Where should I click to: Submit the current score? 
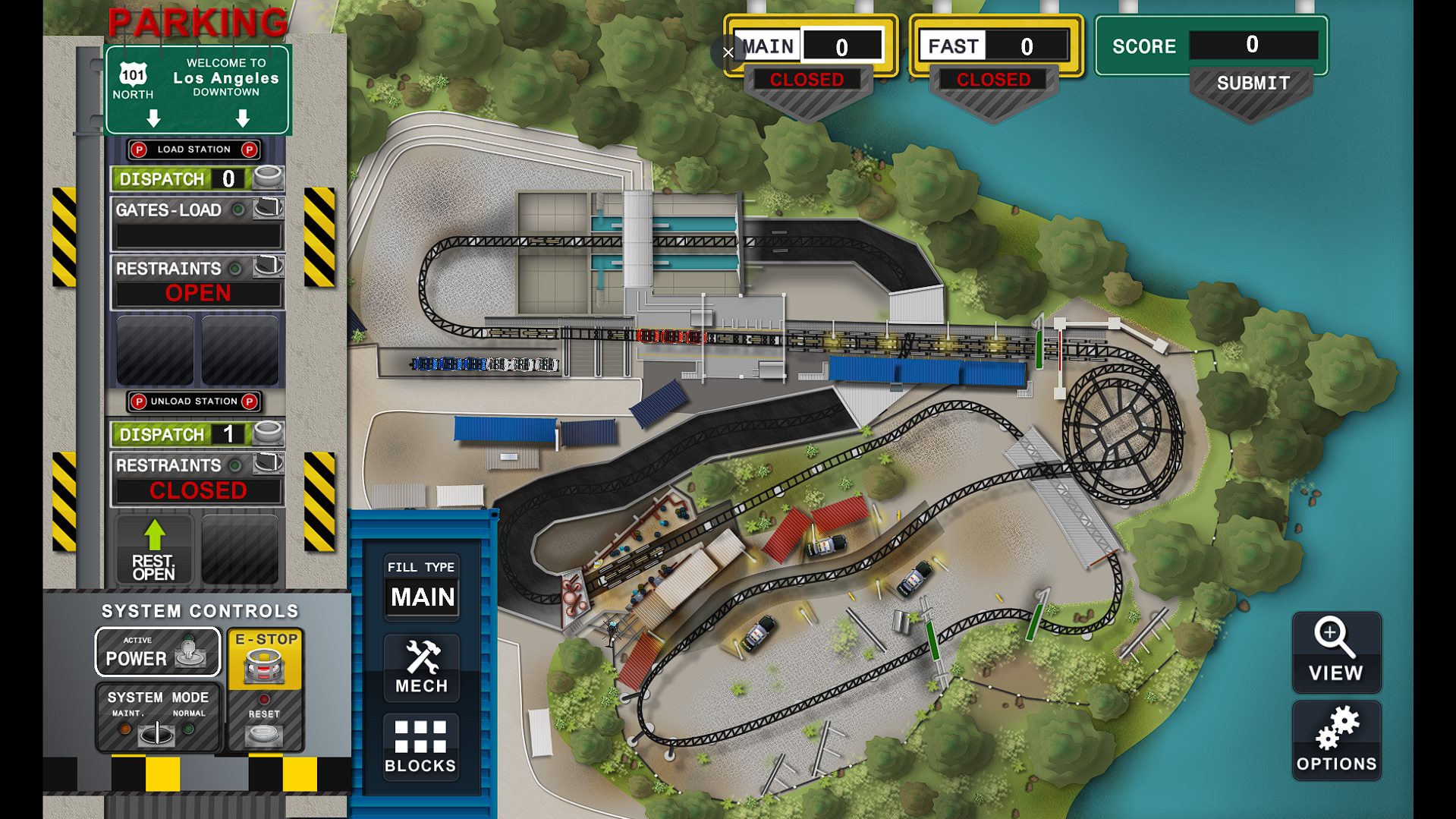(1252, 84)
